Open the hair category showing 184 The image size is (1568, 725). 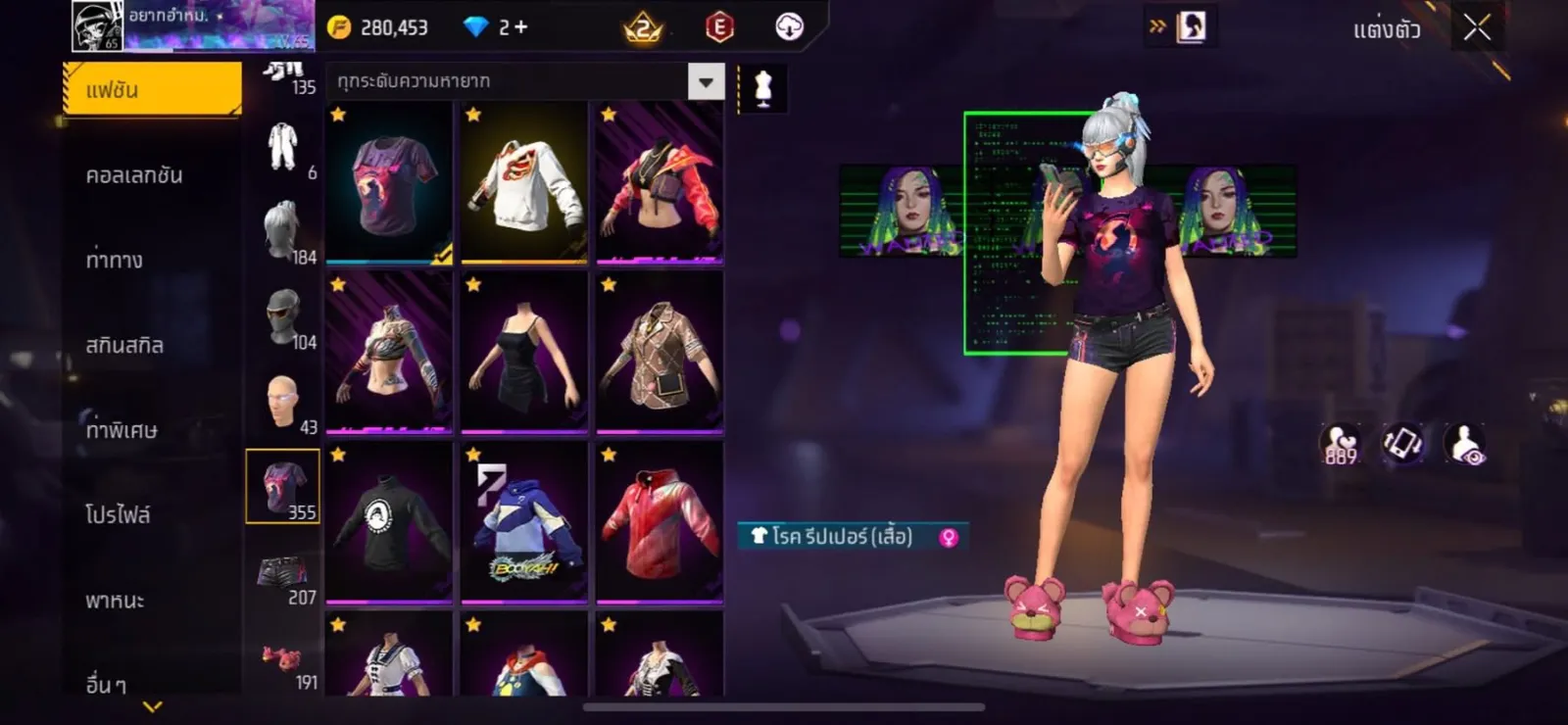point(283,231)
